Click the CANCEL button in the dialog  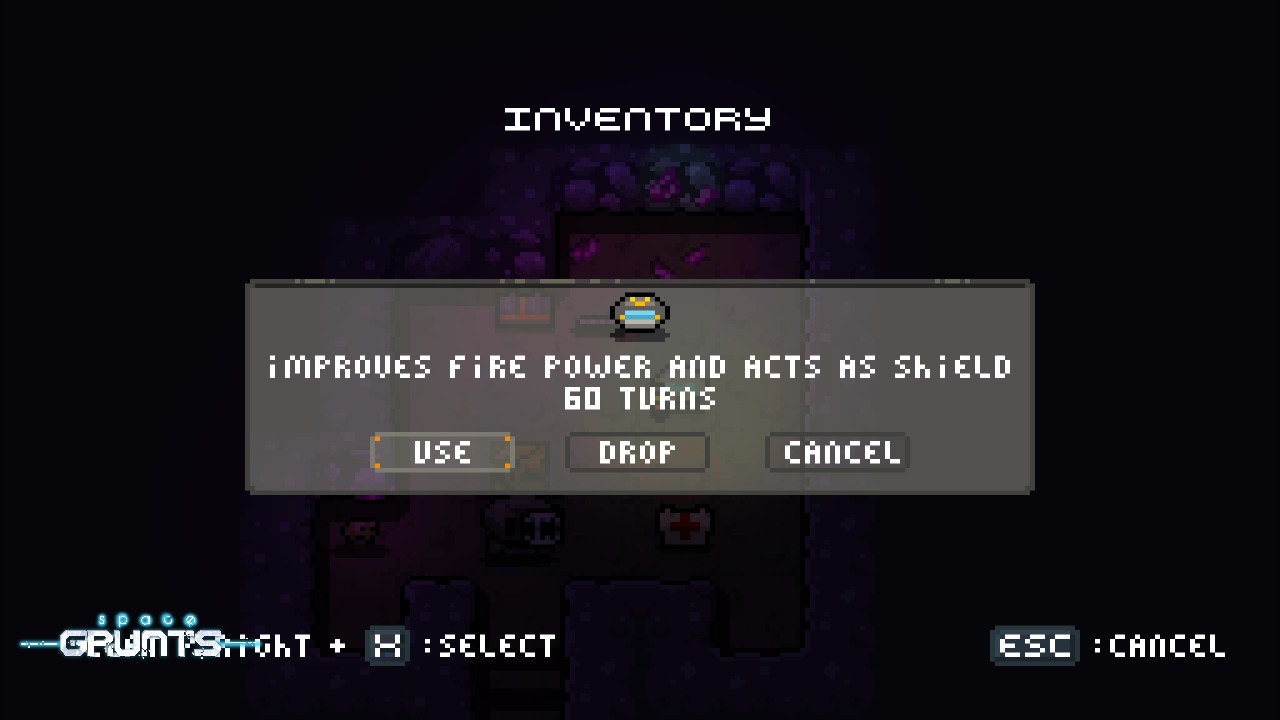point(837,453)
